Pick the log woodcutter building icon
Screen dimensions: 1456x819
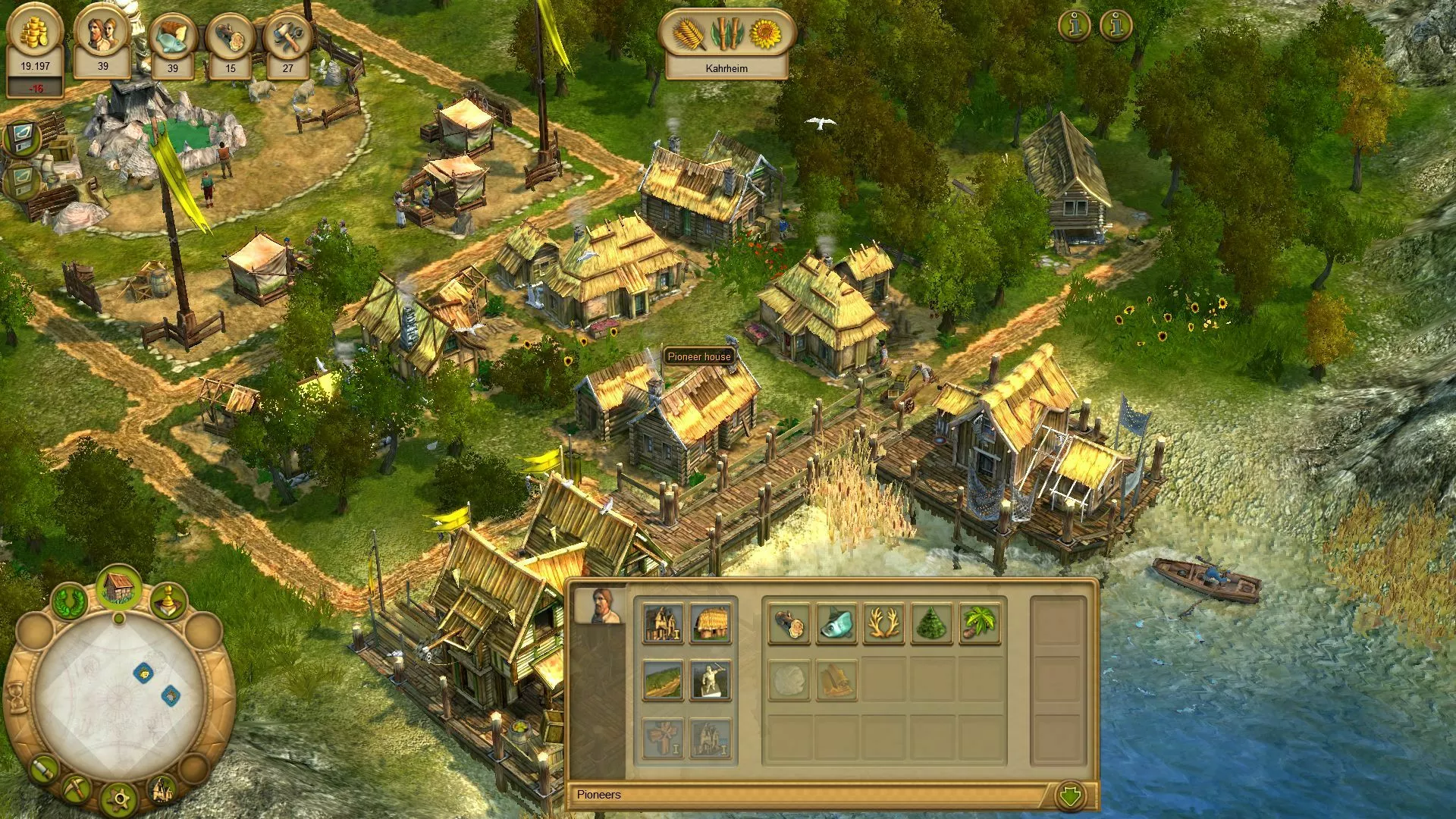point(789,623)
